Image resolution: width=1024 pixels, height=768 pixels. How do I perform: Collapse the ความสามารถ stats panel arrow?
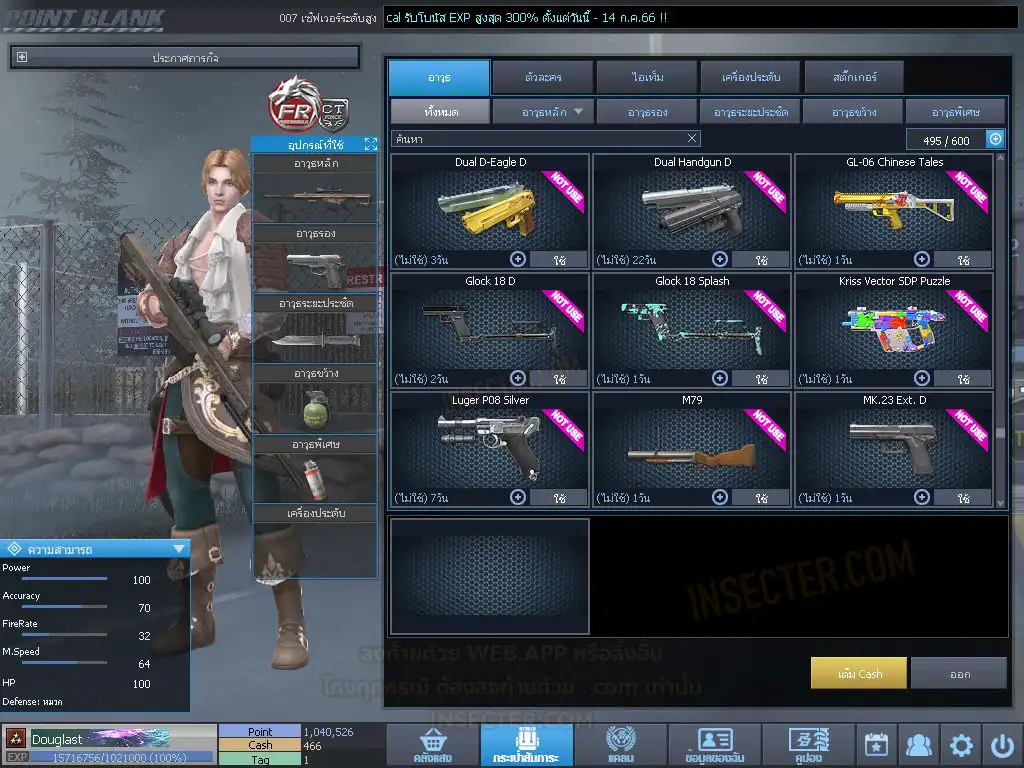pyautogui.click(x=179, y=548)
